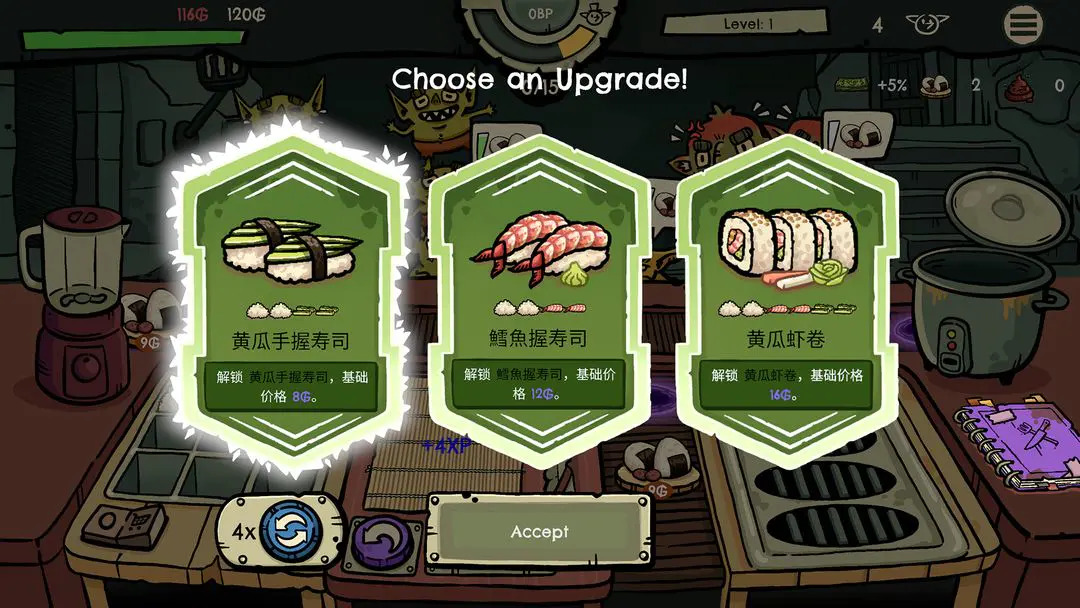
Task: Pick the cucumber shrimp roll upgrade card
Action: 786,300
